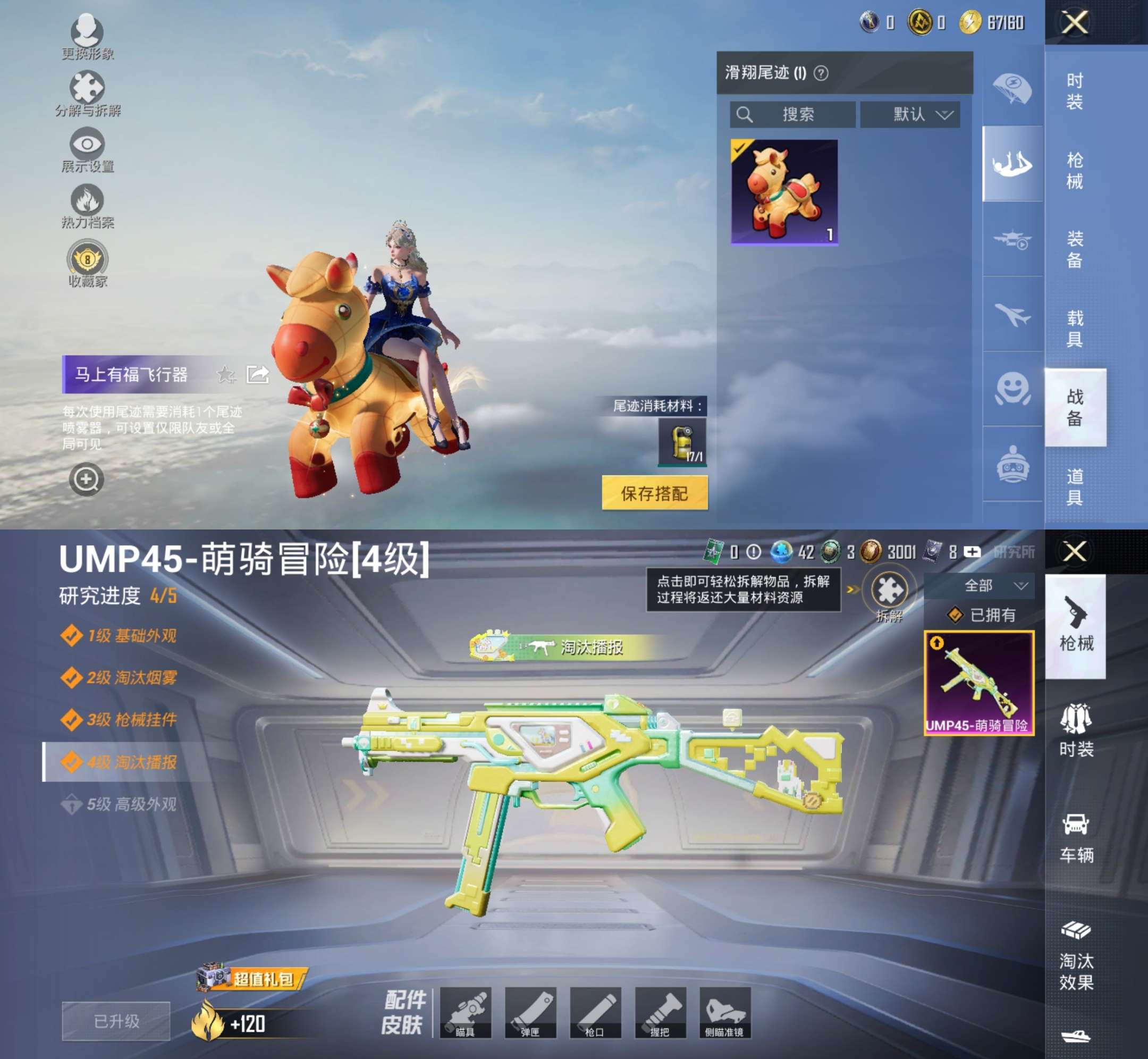Click the 分解与拆解 icon on left sidebar

pyautogui.click(x=87, y=89)
